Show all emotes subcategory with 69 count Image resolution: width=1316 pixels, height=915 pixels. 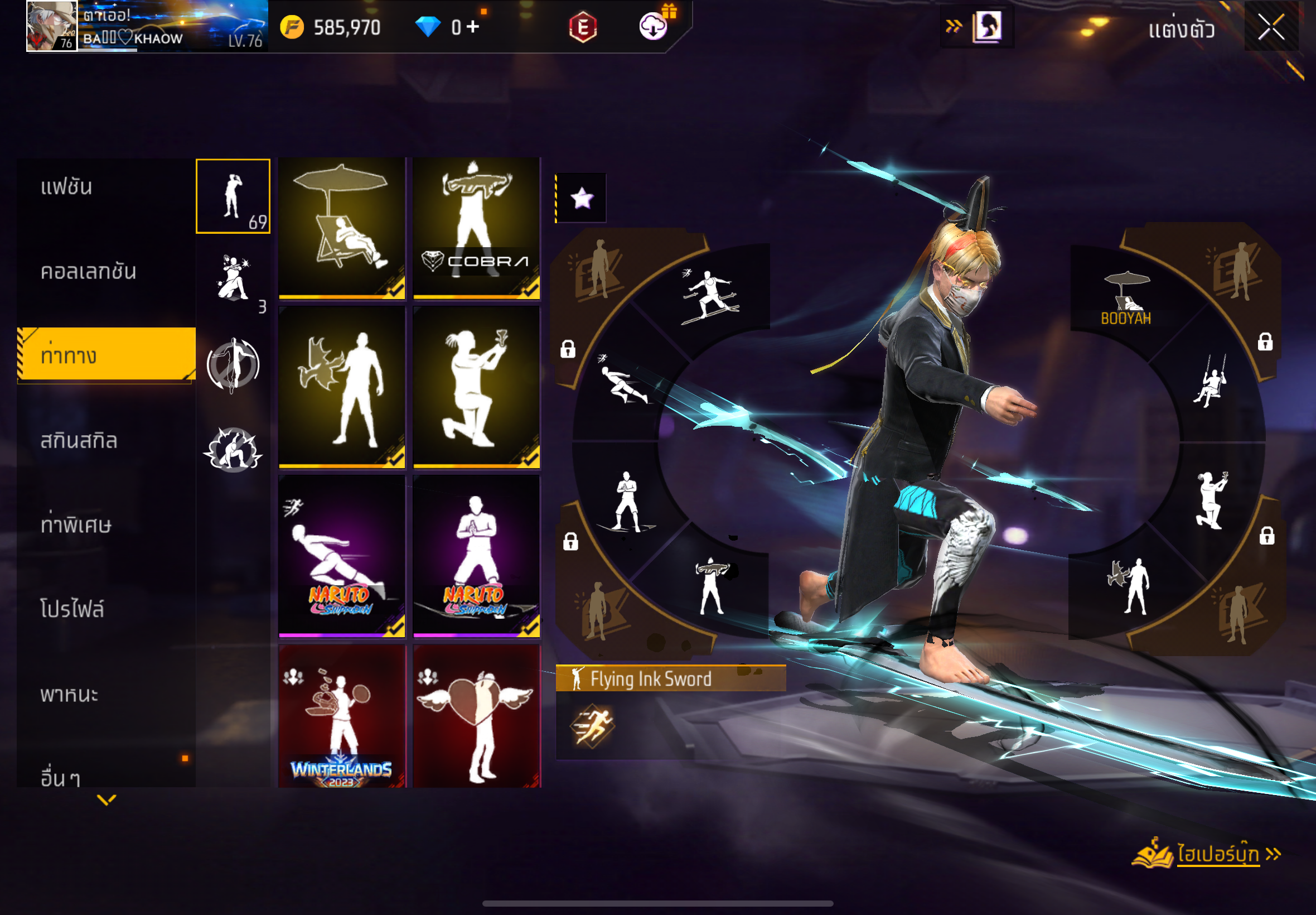pos(233,196)
